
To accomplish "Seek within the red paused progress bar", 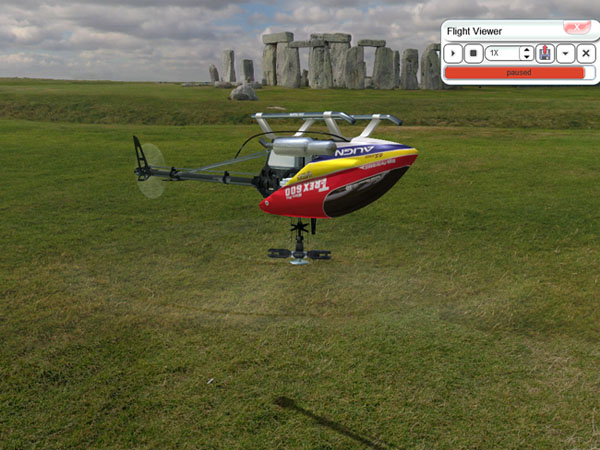I will [514, 73].
